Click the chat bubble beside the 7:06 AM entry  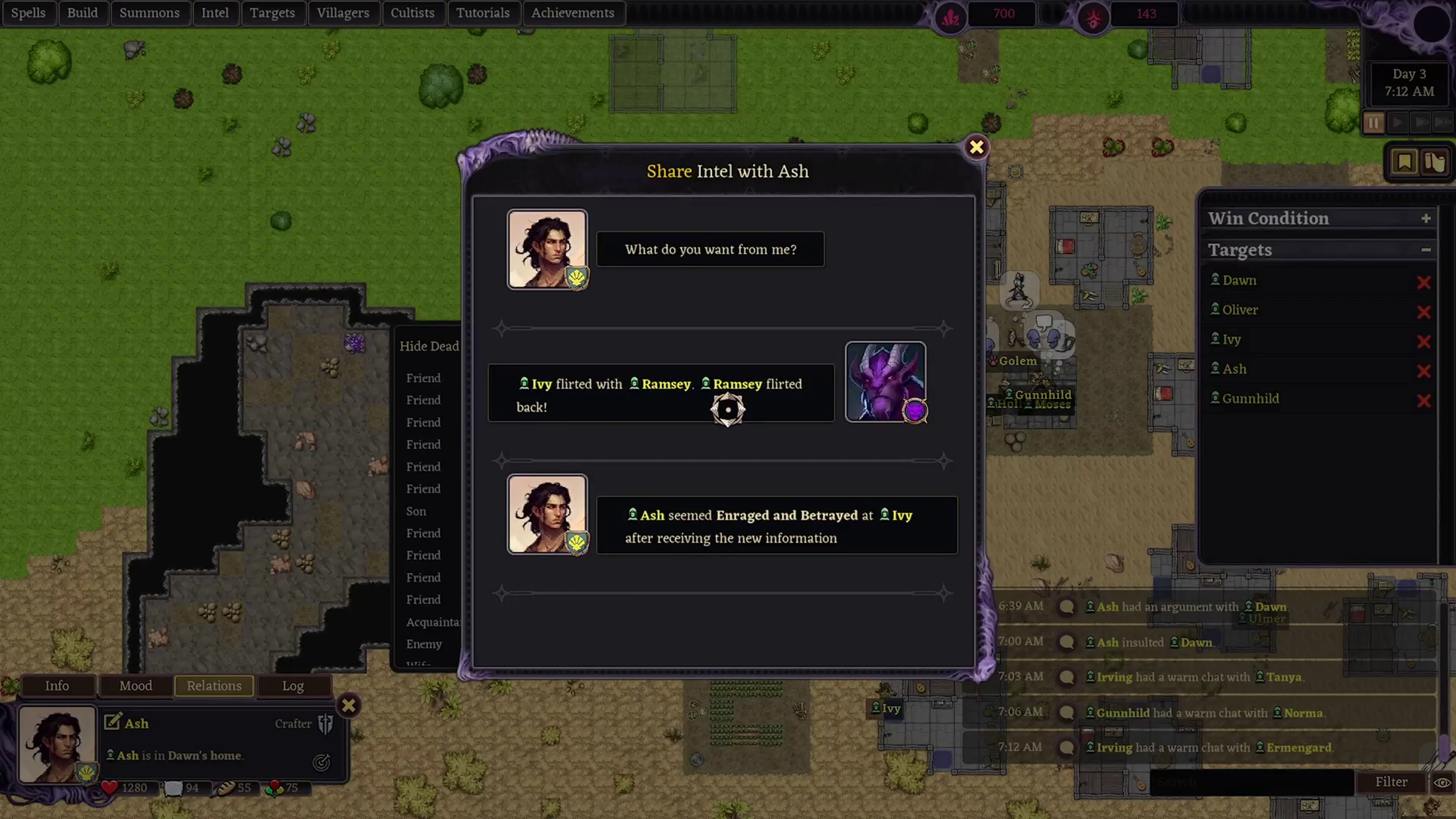(x=1067, y=712)
